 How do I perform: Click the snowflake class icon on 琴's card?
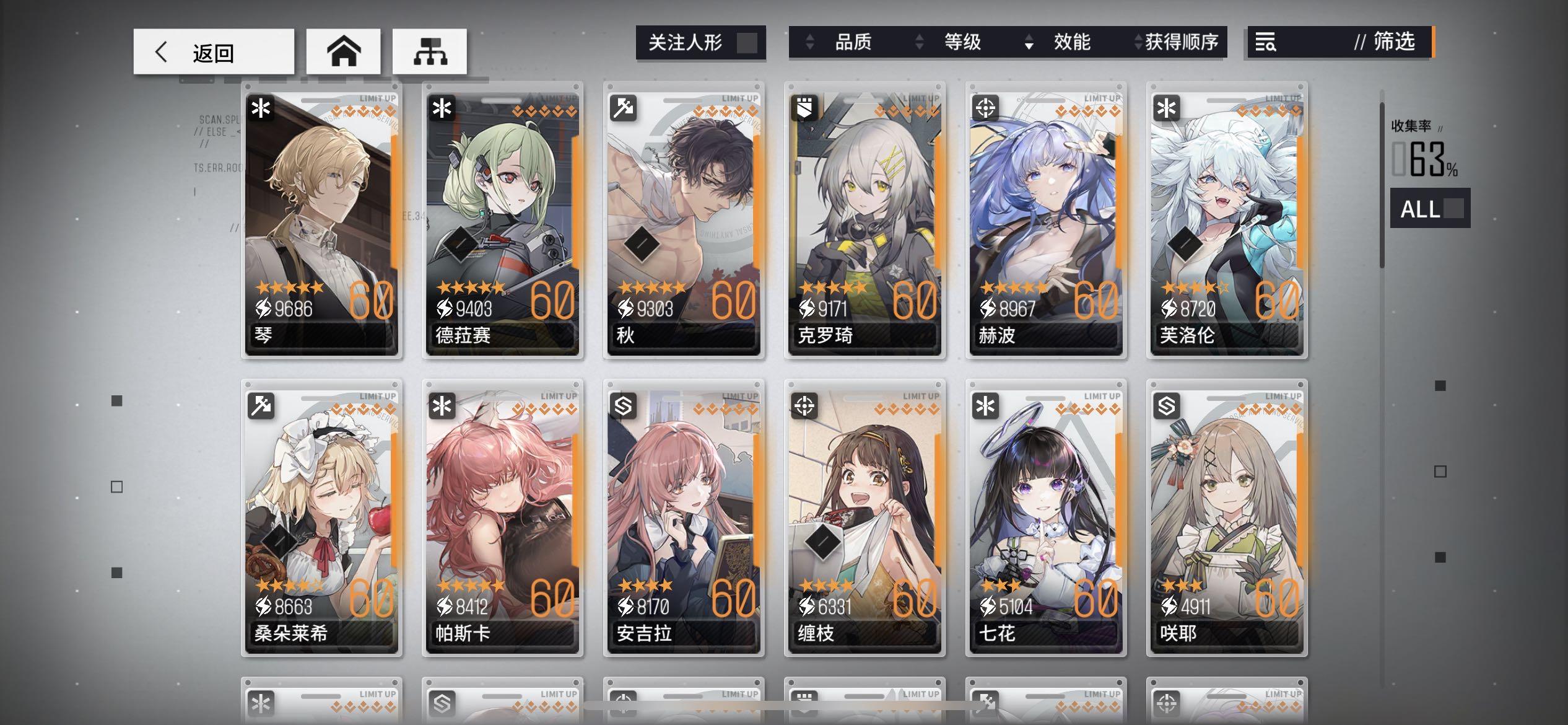[261, 108]
